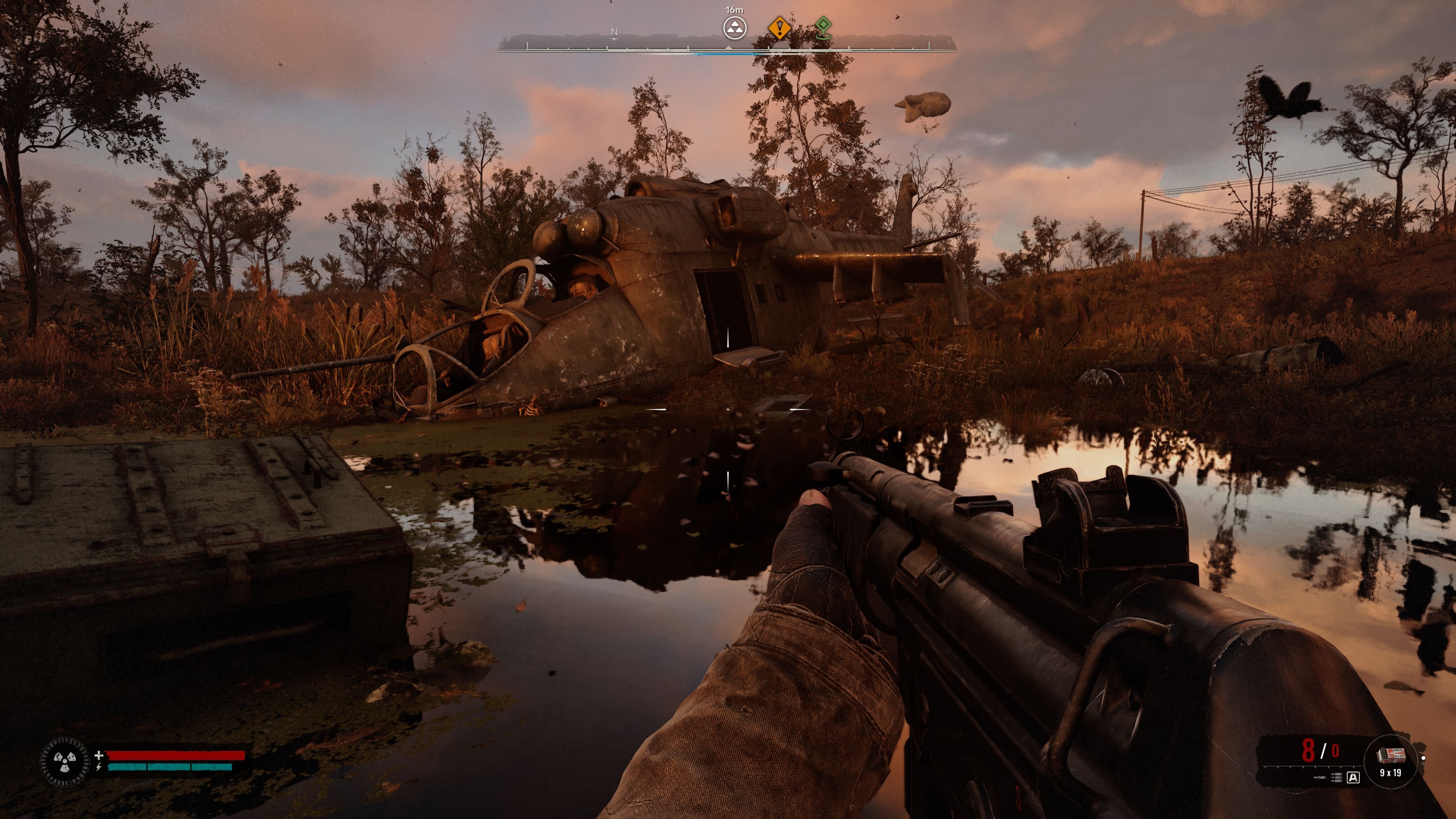Select the yellow exclamation mission marker
Screen dimensions: 1456x819
click(x=780, y=28)
